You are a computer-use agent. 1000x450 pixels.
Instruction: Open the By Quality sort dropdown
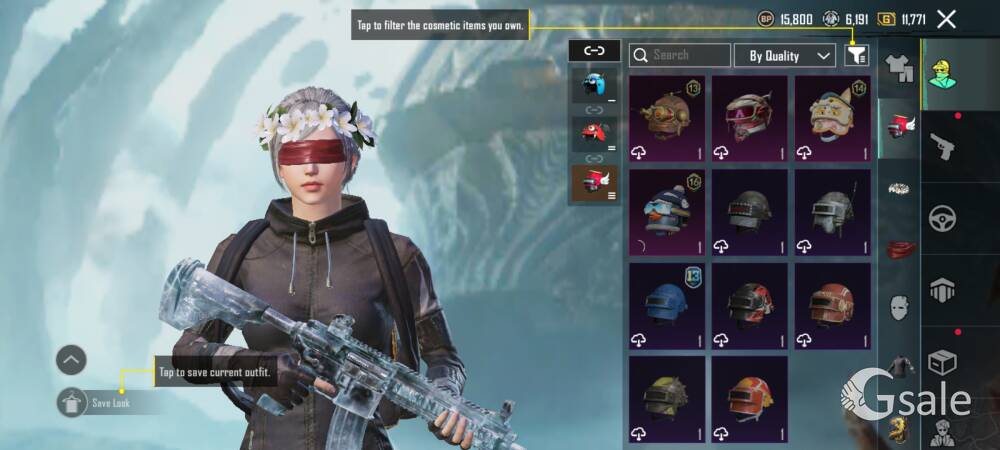785,55
